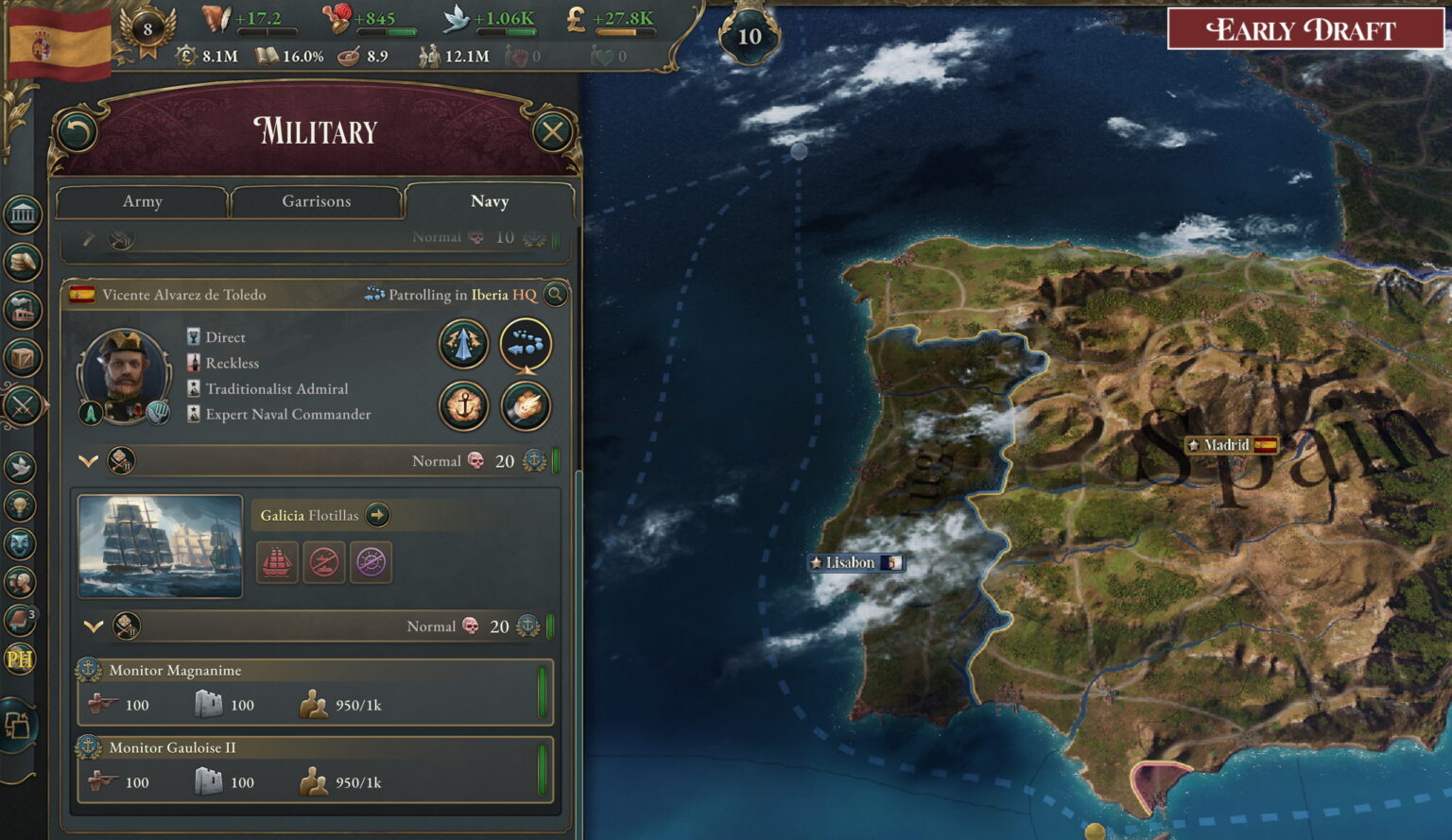This screenshot has height=840, width=1452.
Task: Switch to the Army tab
Action: click(x=142, y=201)
